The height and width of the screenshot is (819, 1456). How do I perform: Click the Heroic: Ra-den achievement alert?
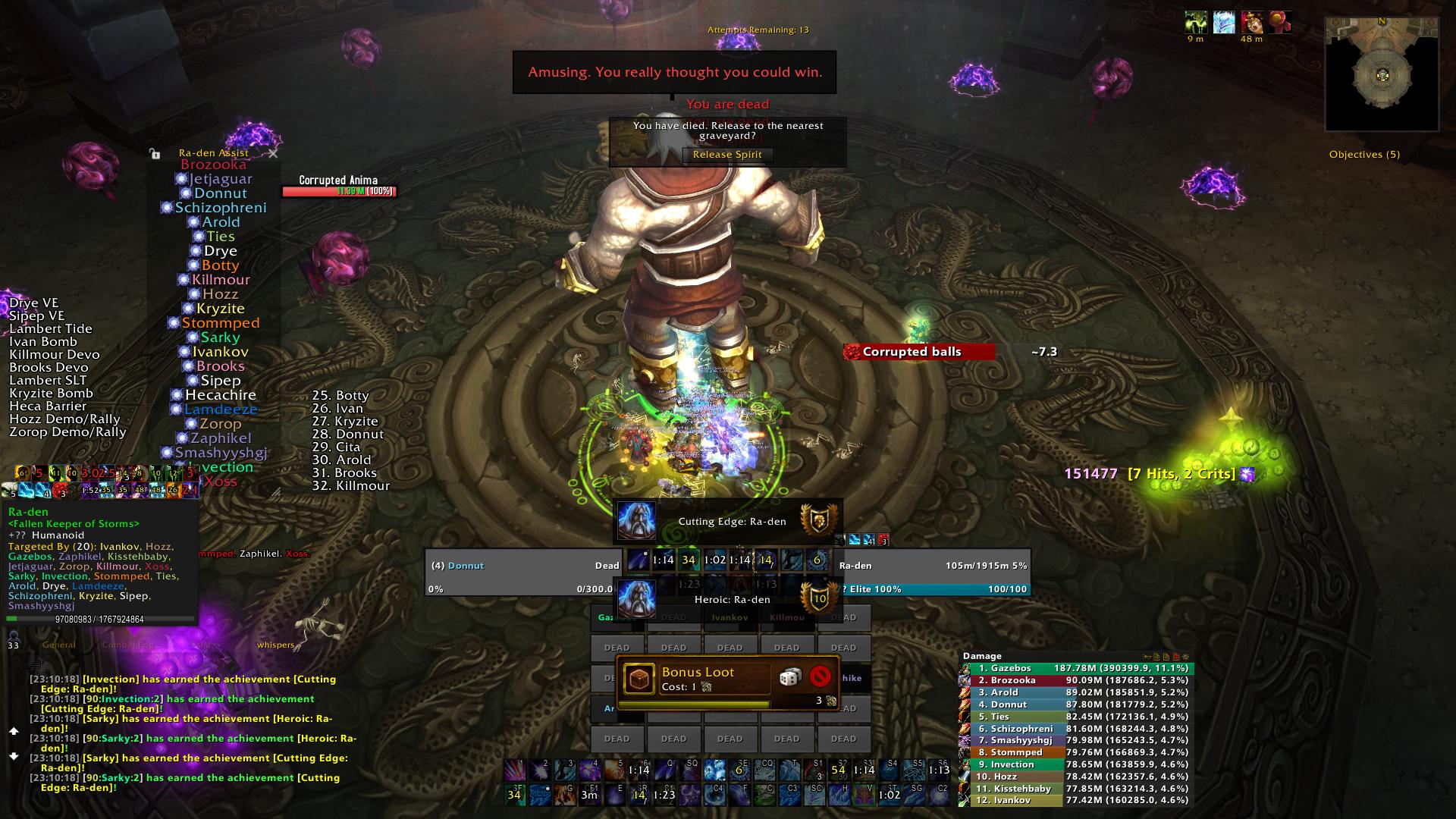point(728,600)
